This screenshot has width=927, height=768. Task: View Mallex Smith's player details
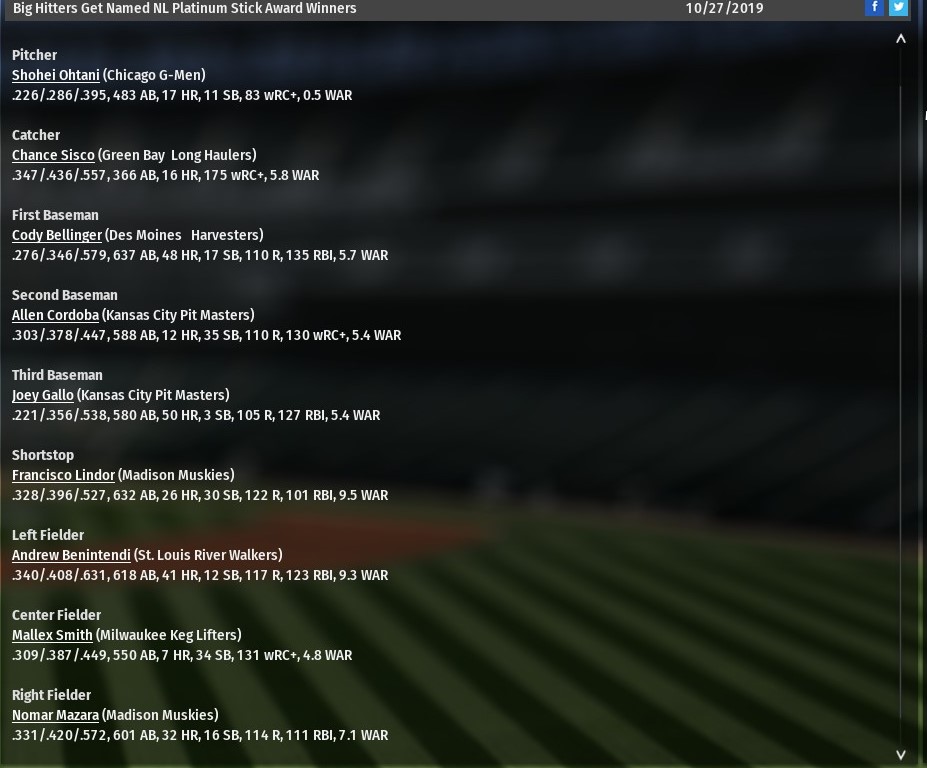[52, 635]
